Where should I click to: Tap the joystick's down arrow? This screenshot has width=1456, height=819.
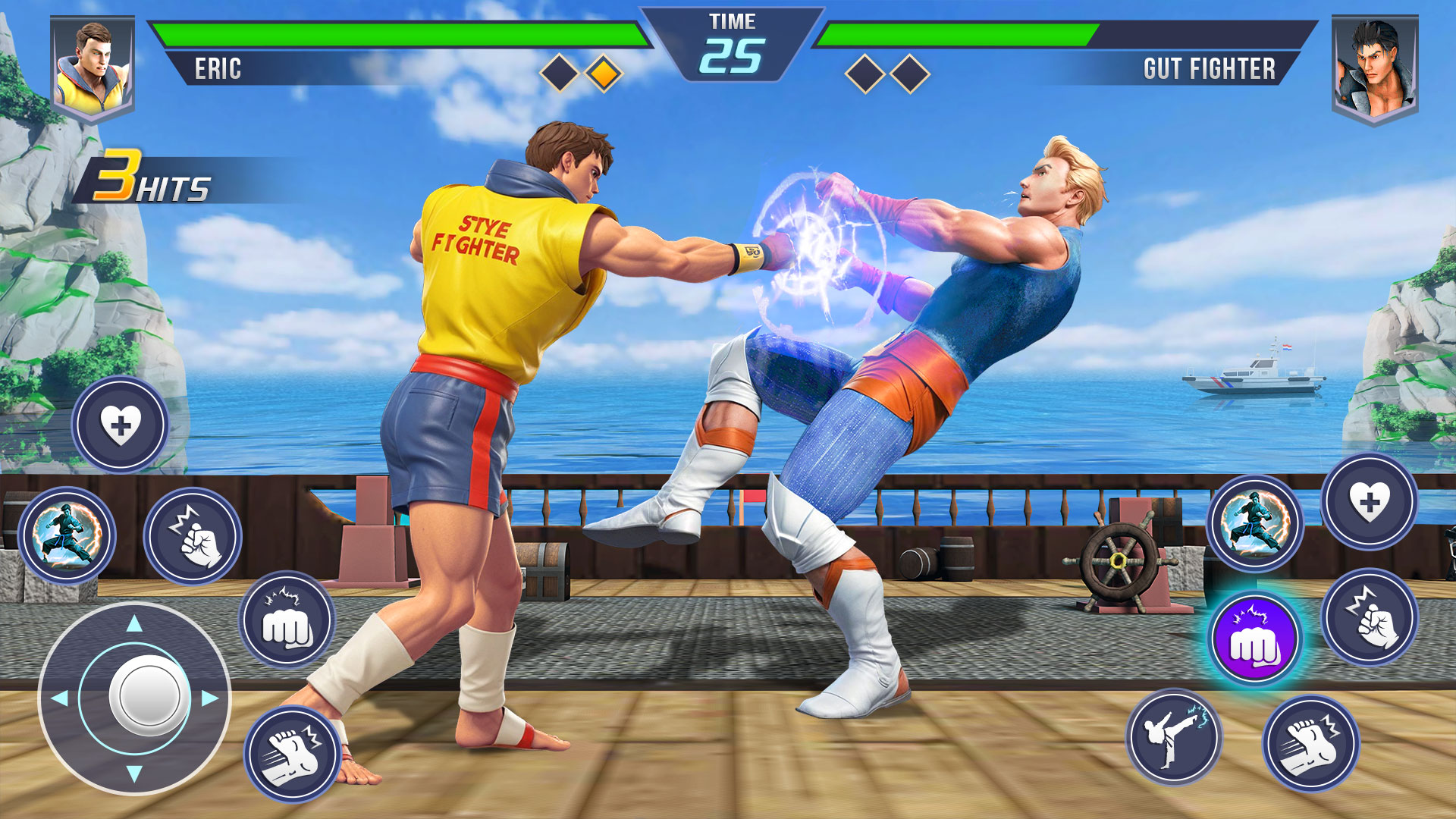(134, 773)
